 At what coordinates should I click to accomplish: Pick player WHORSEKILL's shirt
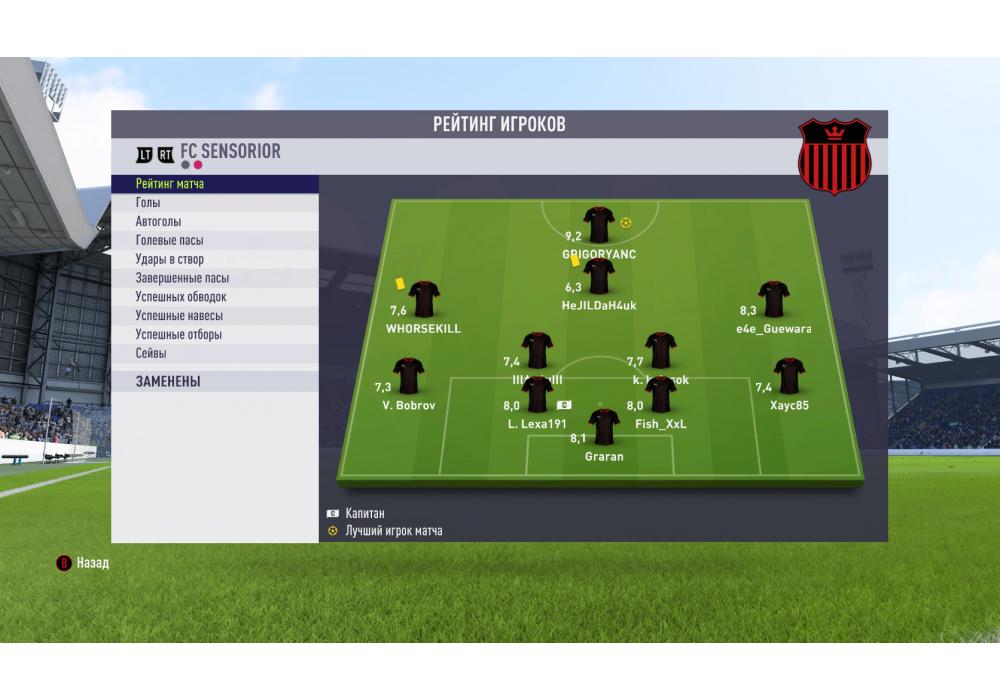click(x=424, y=298)
